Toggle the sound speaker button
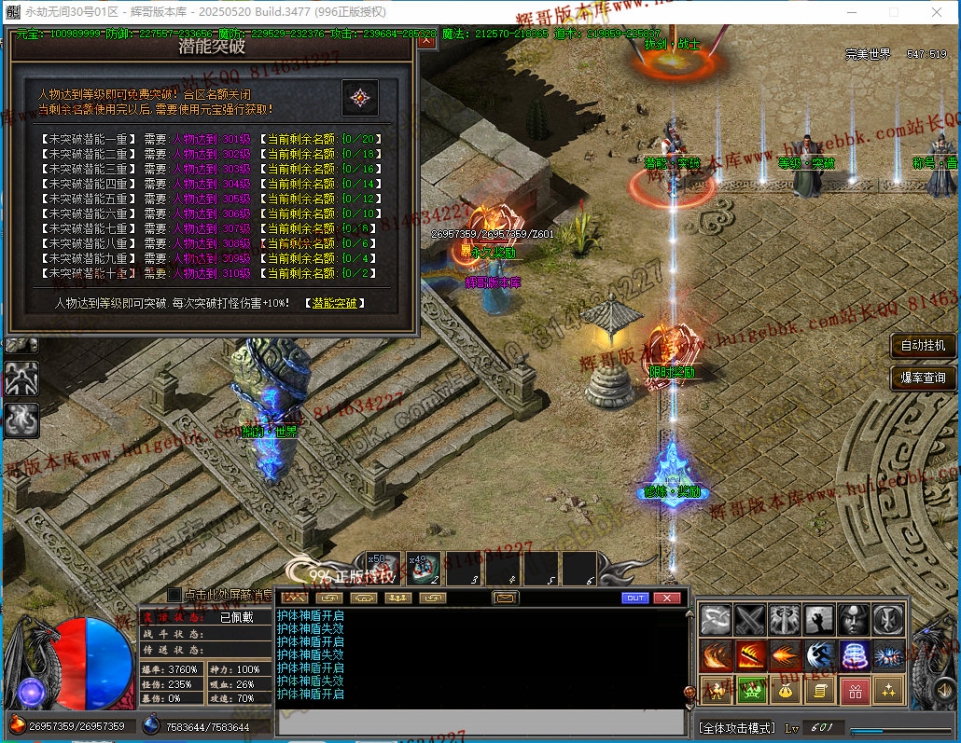The width and height of the screenshot is (961, 743). (945, 691)
